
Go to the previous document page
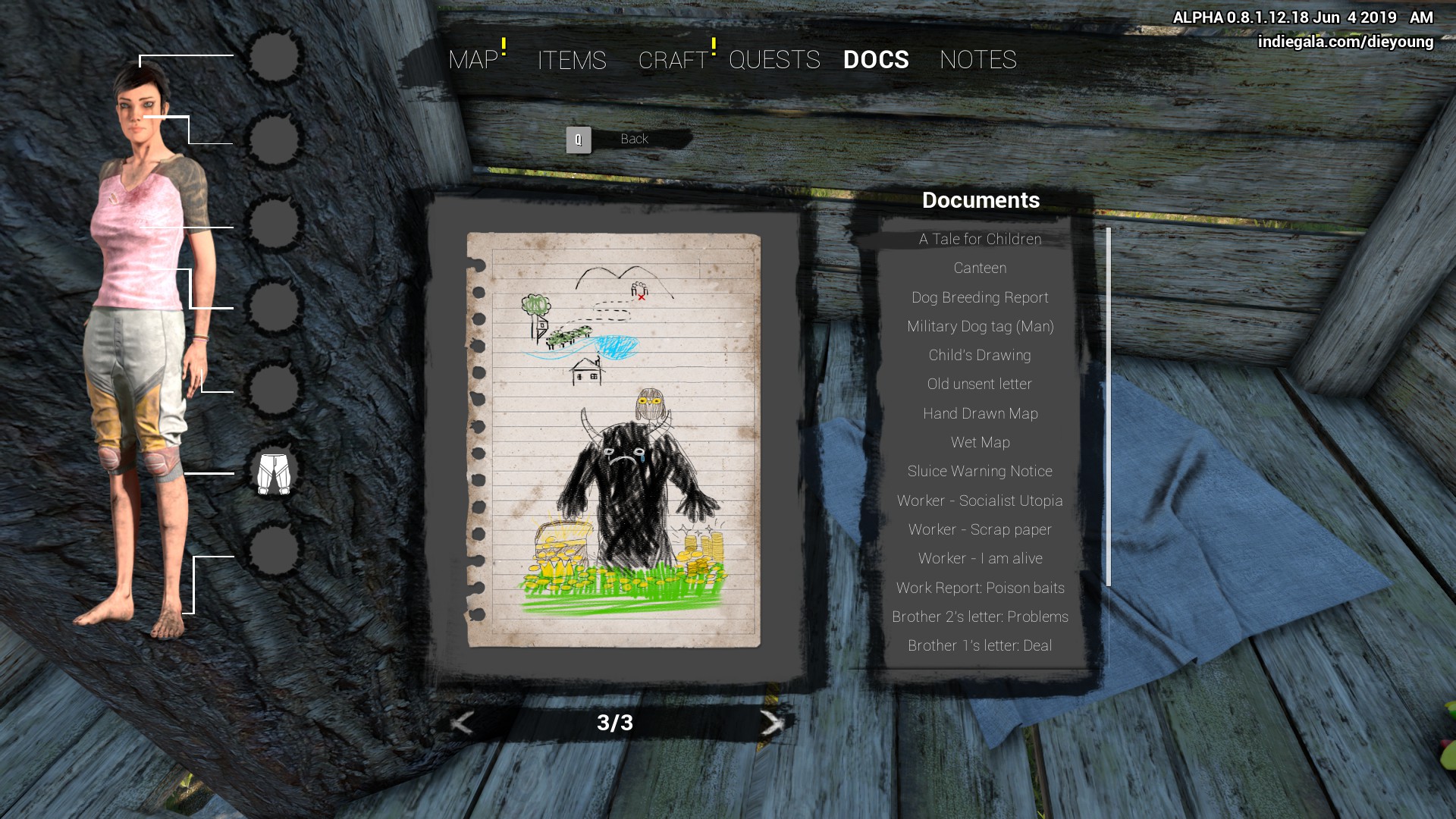[x=462, y=723]
